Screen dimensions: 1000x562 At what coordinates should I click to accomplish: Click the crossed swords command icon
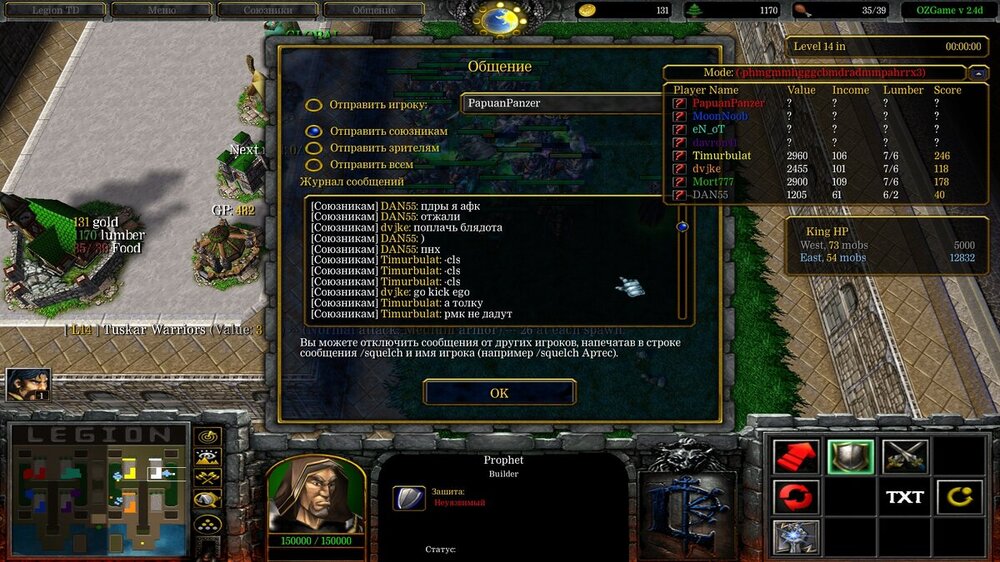pos(904,457)
